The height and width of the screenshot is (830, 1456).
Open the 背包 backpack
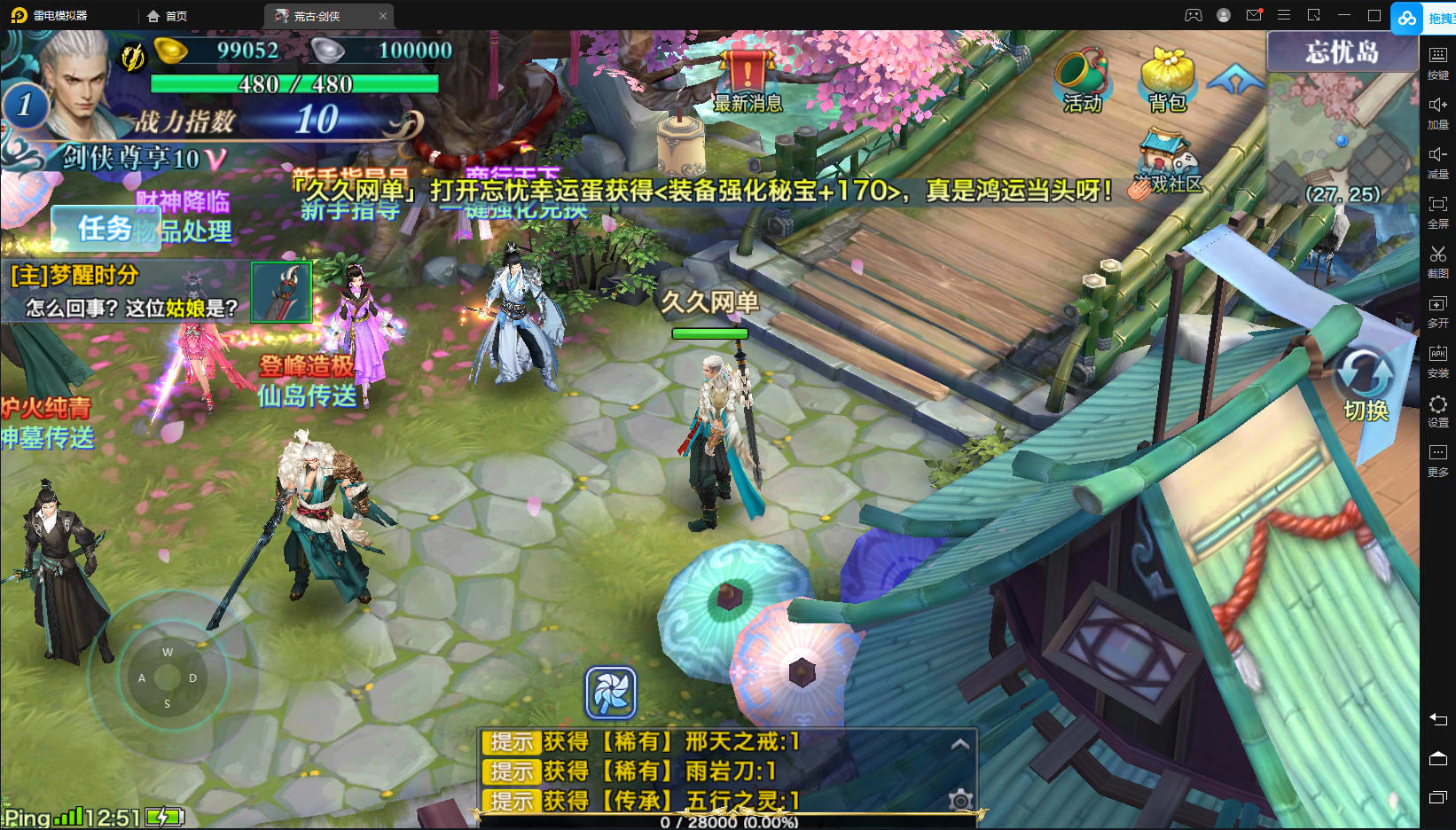[1167, 80]
